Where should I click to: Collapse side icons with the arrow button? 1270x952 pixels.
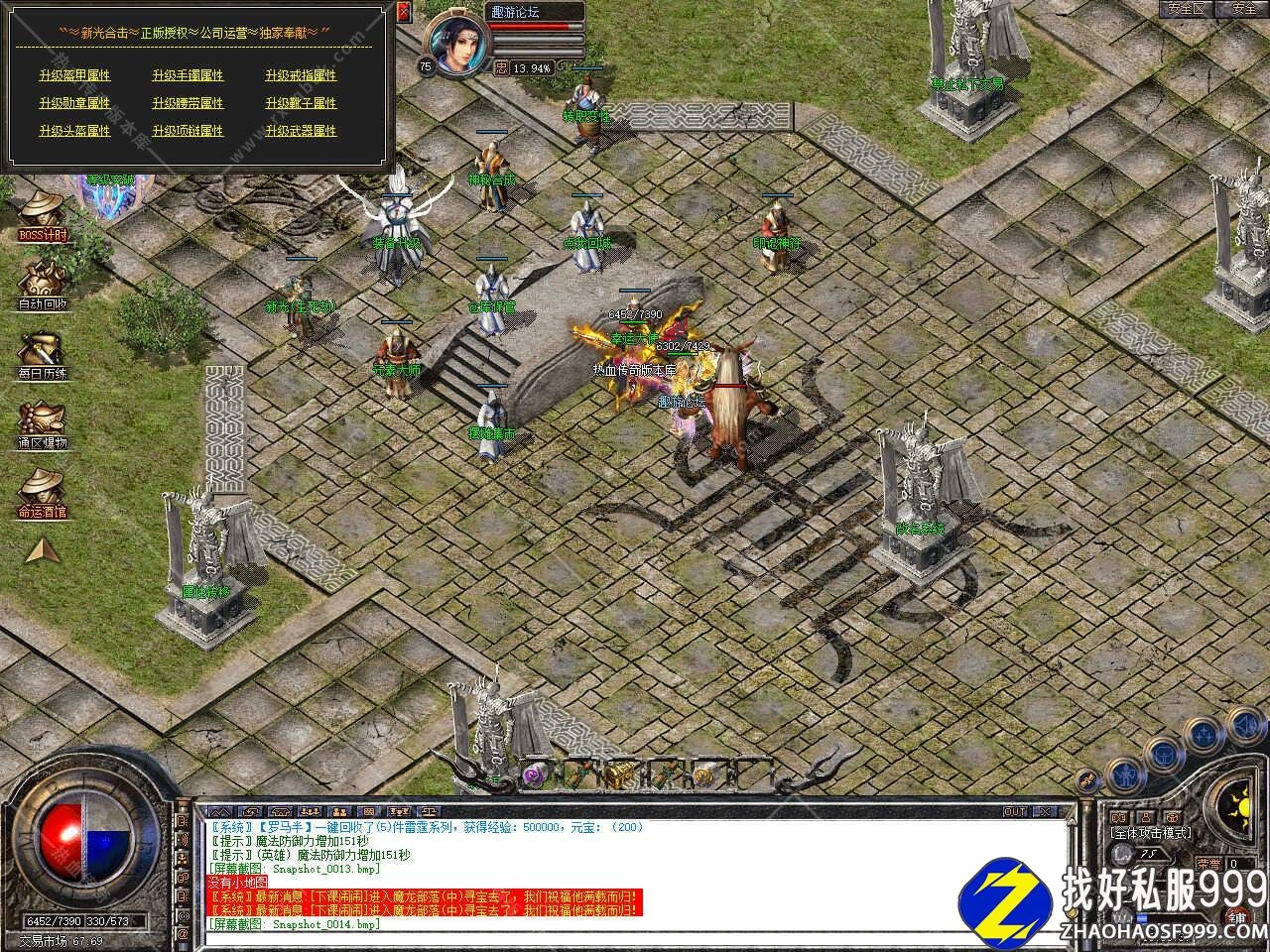tap(41, 550)
